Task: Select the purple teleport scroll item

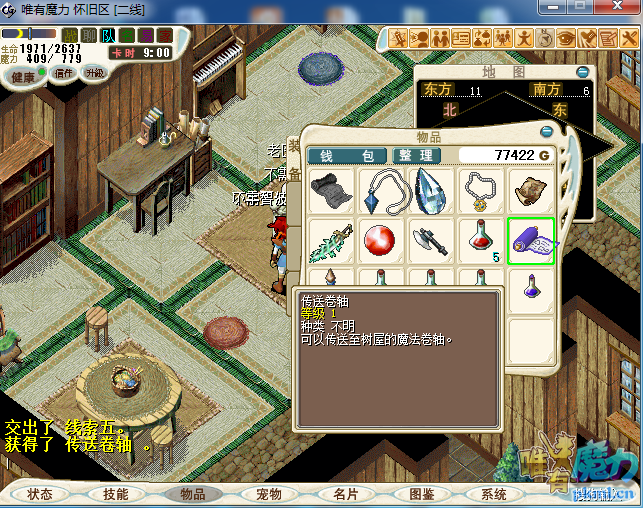Action: (530, 241)
